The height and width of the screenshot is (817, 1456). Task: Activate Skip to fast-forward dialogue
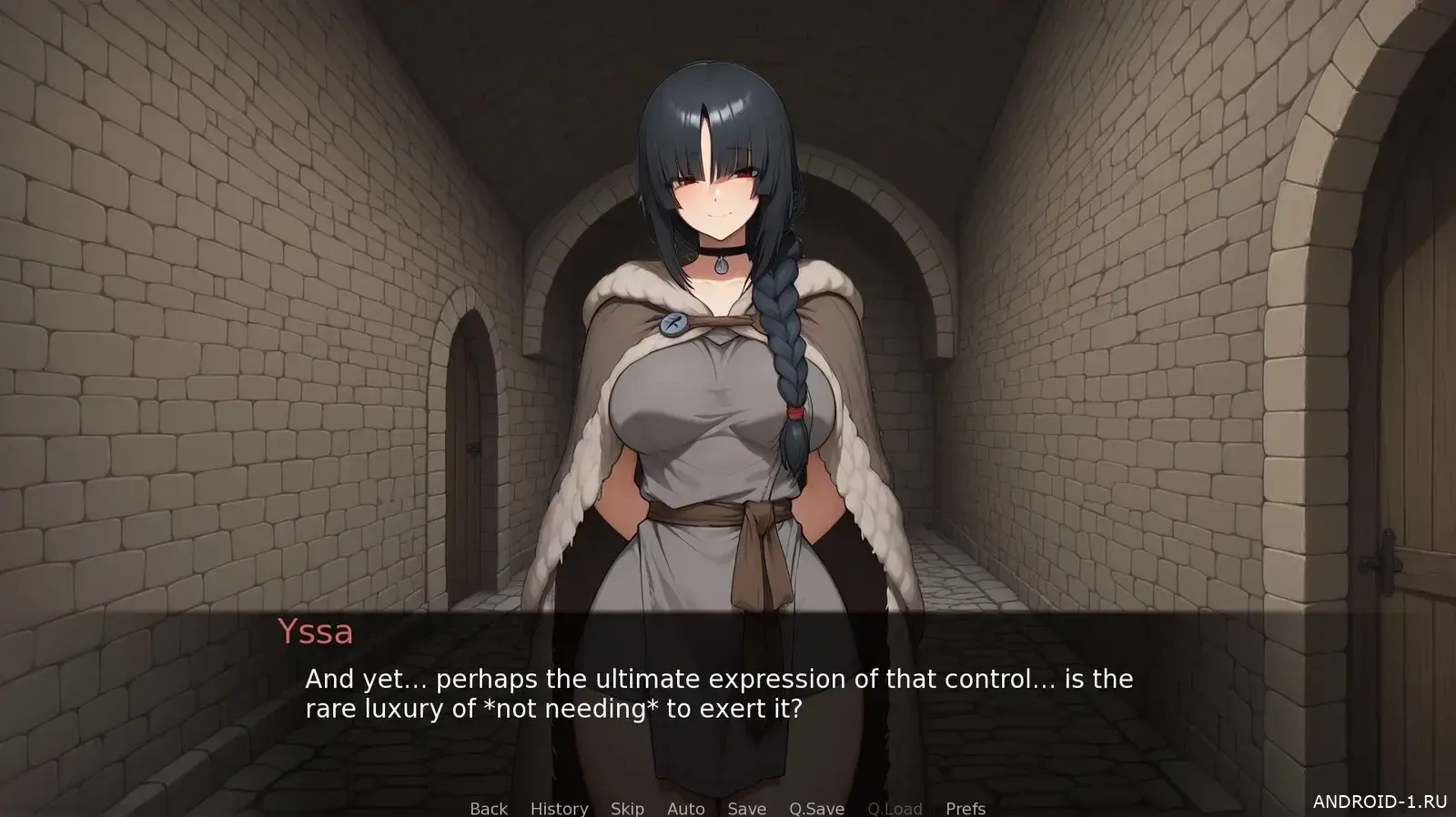tap(627, 808)
